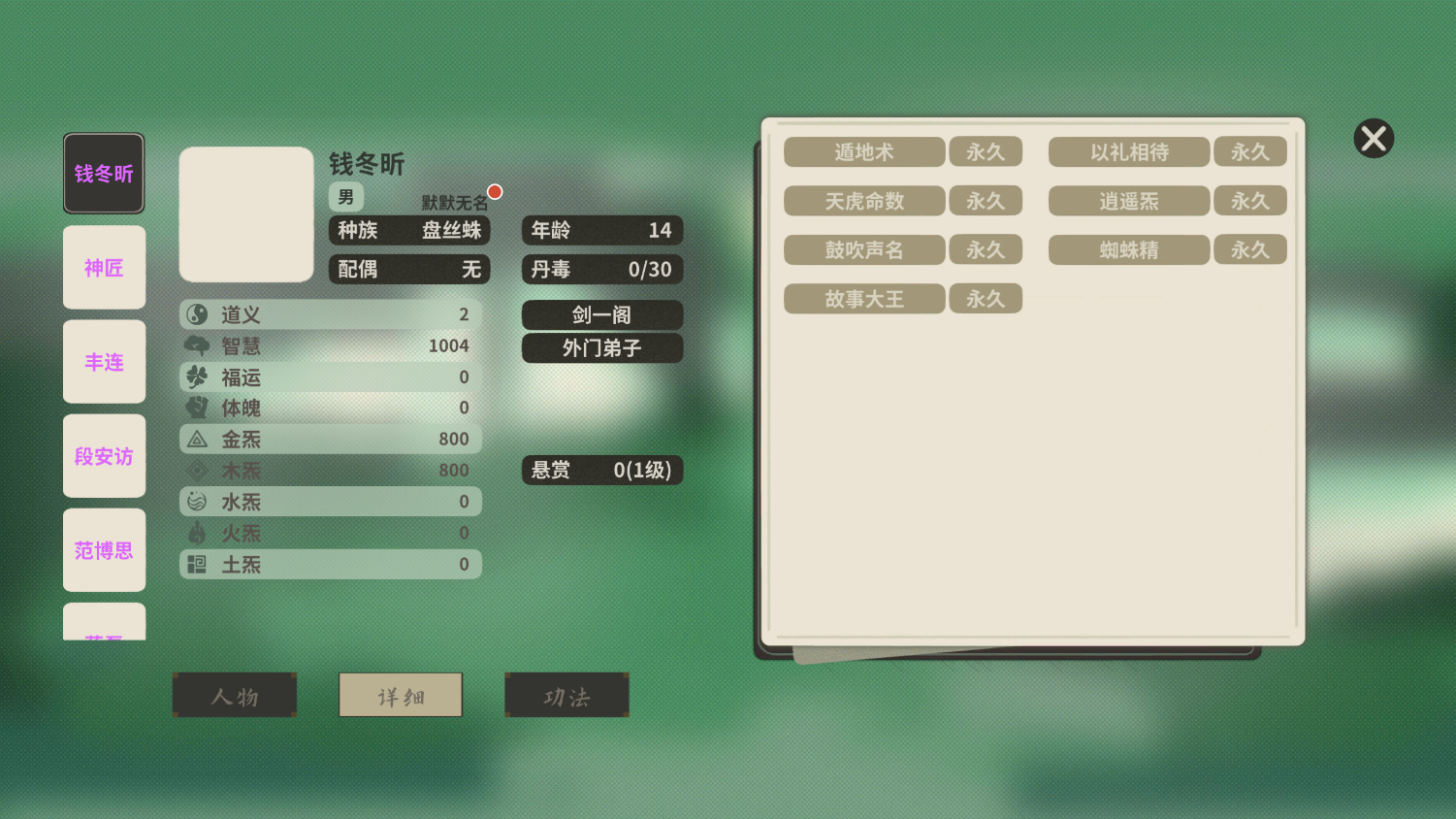
Task: Select 段安访 from the character sidebar
Action: (104, 456)
